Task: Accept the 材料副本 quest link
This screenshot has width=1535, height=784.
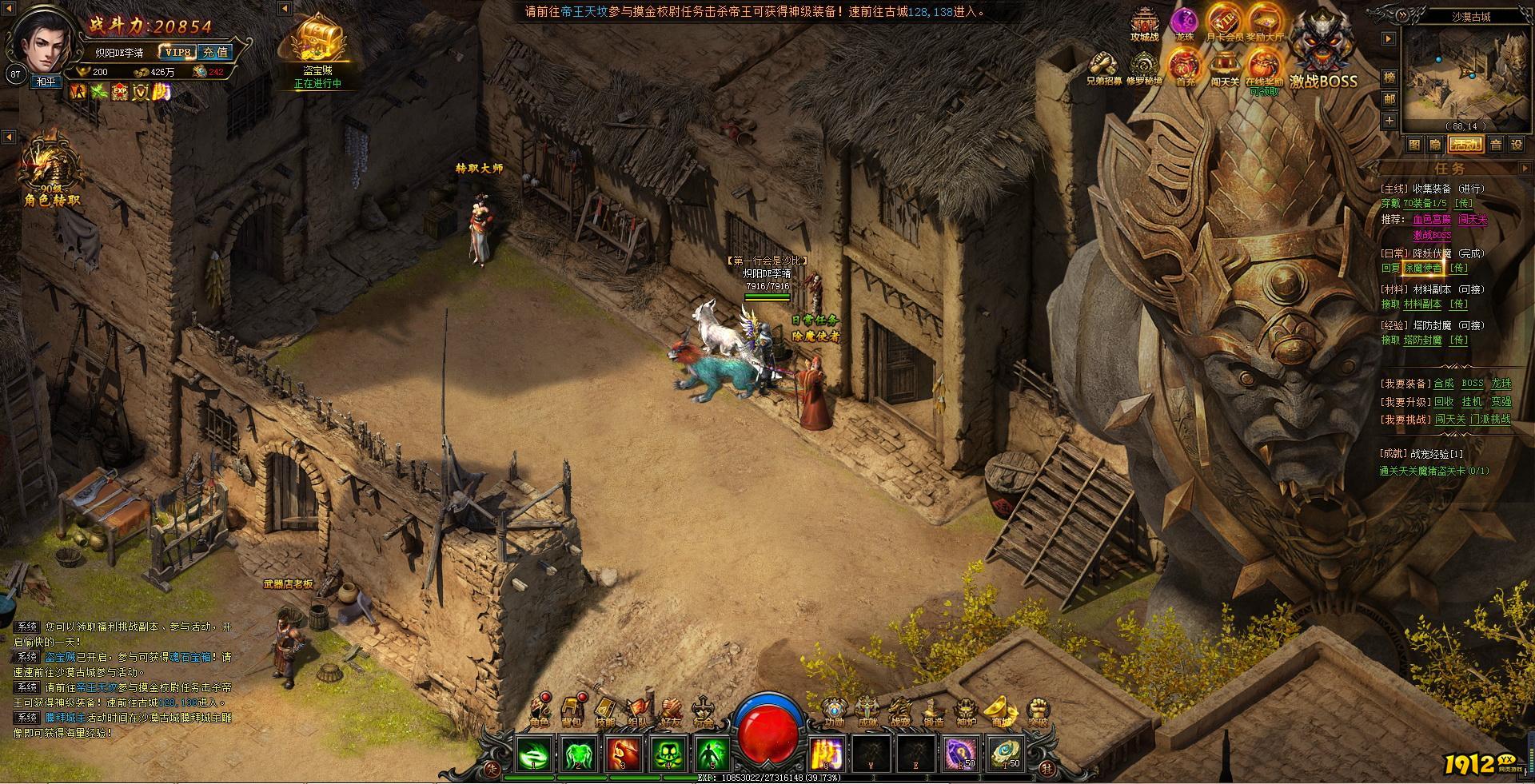Action: (1422, 304)
